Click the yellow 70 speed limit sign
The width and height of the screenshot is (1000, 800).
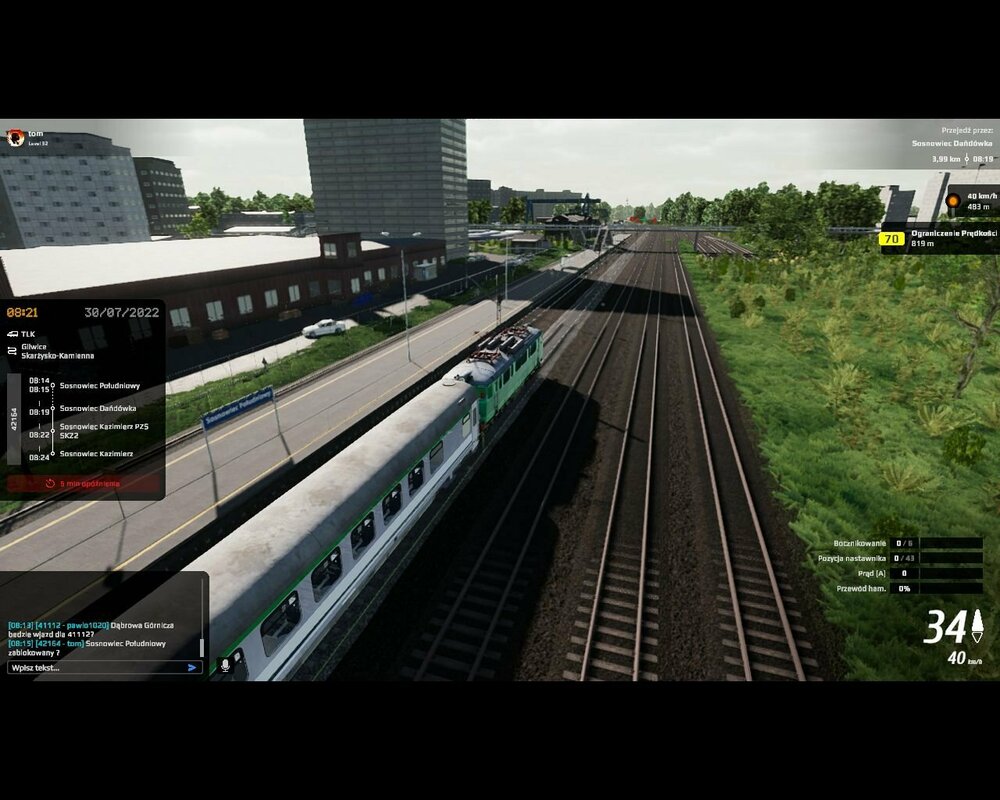[x=891, y=239]
